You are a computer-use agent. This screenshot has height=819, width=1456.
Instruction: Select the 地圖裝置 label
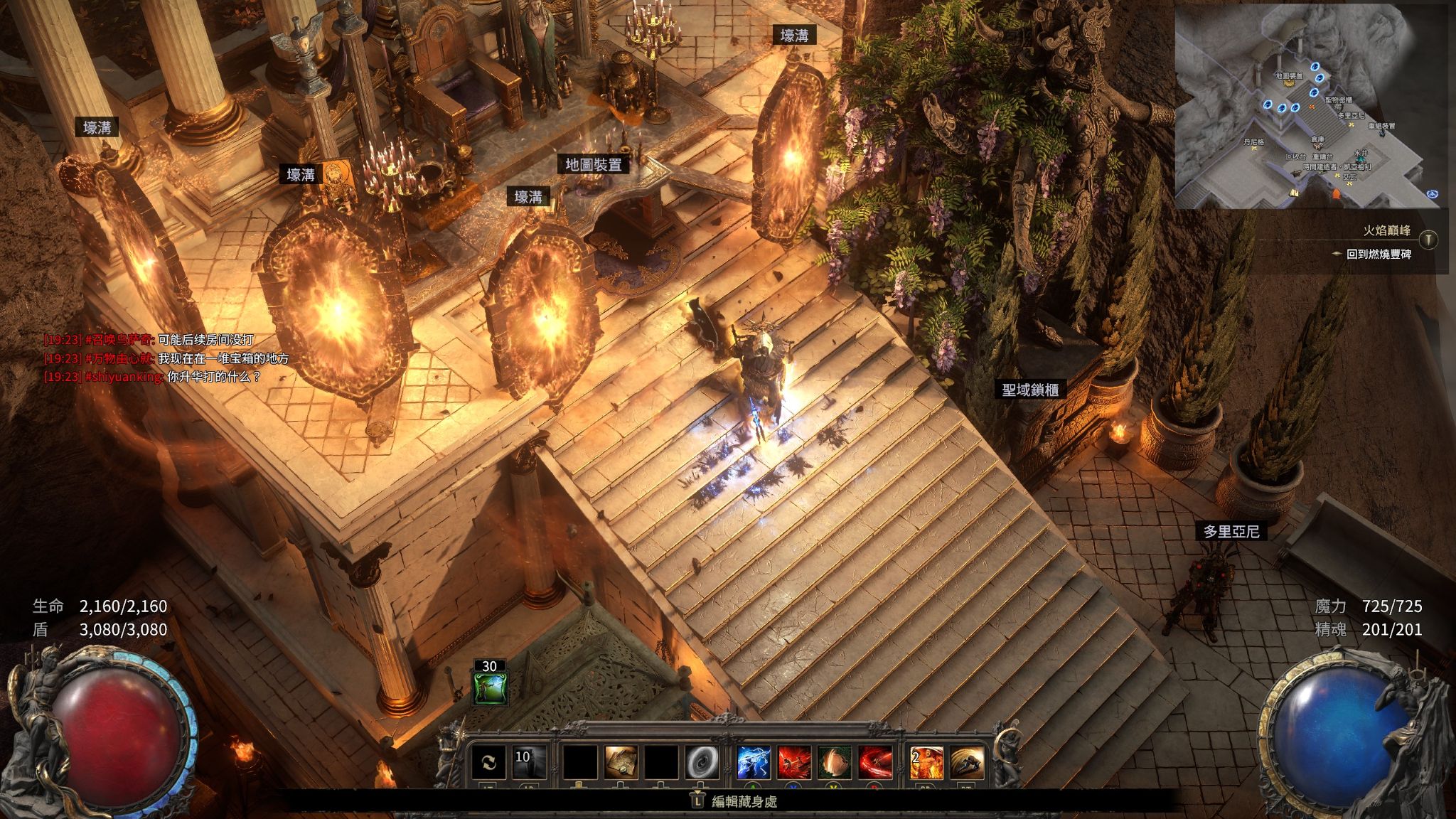(x=593, y=165)
